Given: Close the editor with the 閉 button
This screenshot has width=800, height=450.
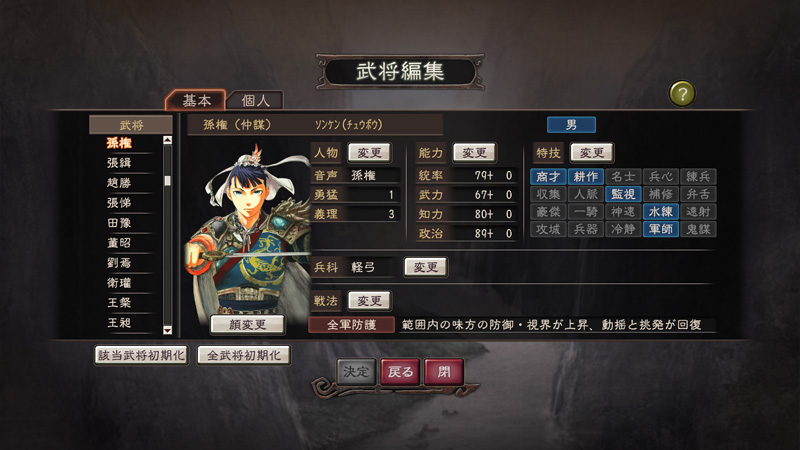Looking at the screenshot, I should click(x=444, y=371).
